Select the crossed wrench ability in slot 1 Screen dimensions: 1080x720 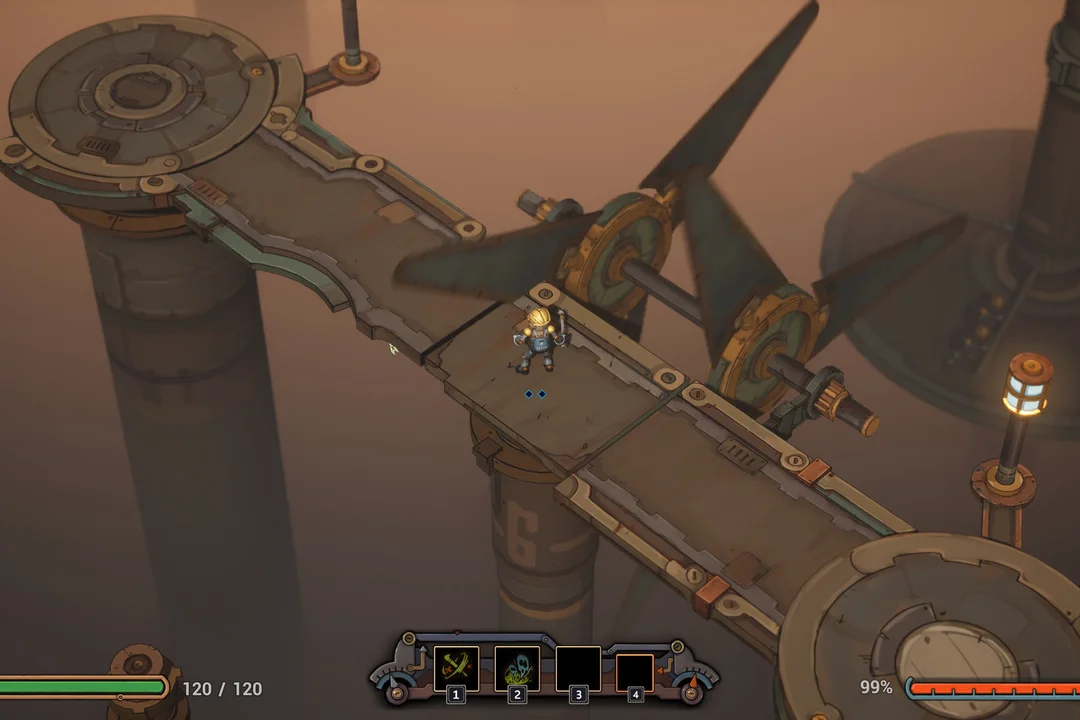click(456, 667)
